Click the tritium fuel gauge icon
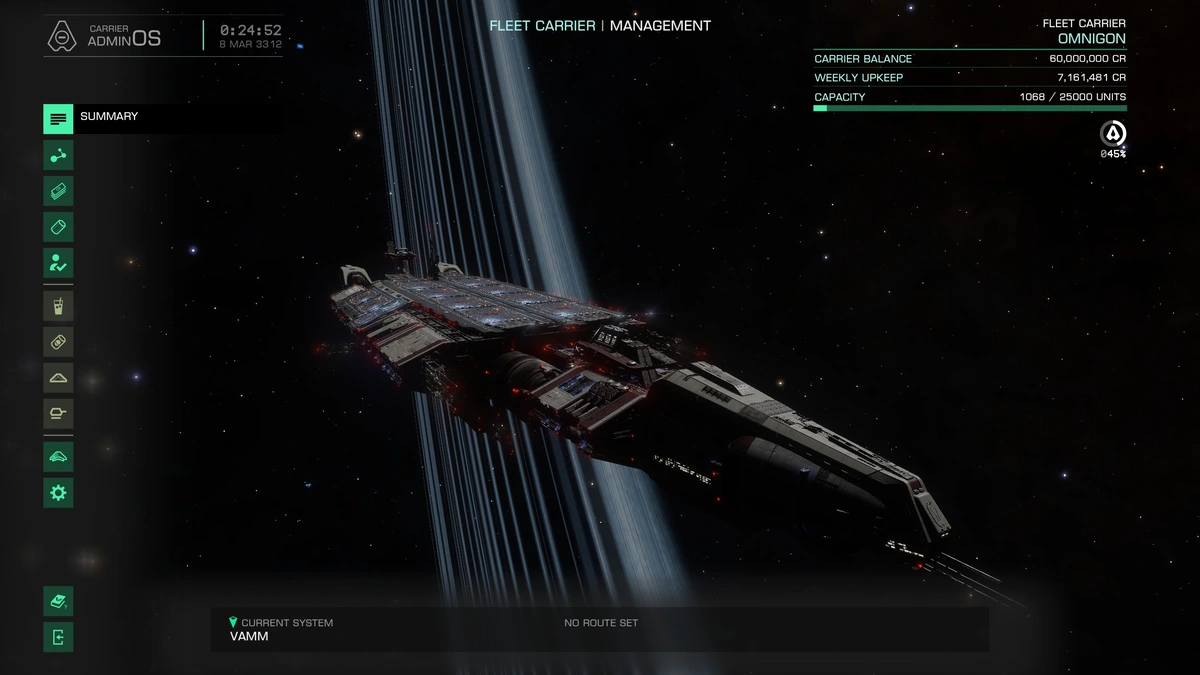This screenshot has height=675, width=1200. 1113,134
